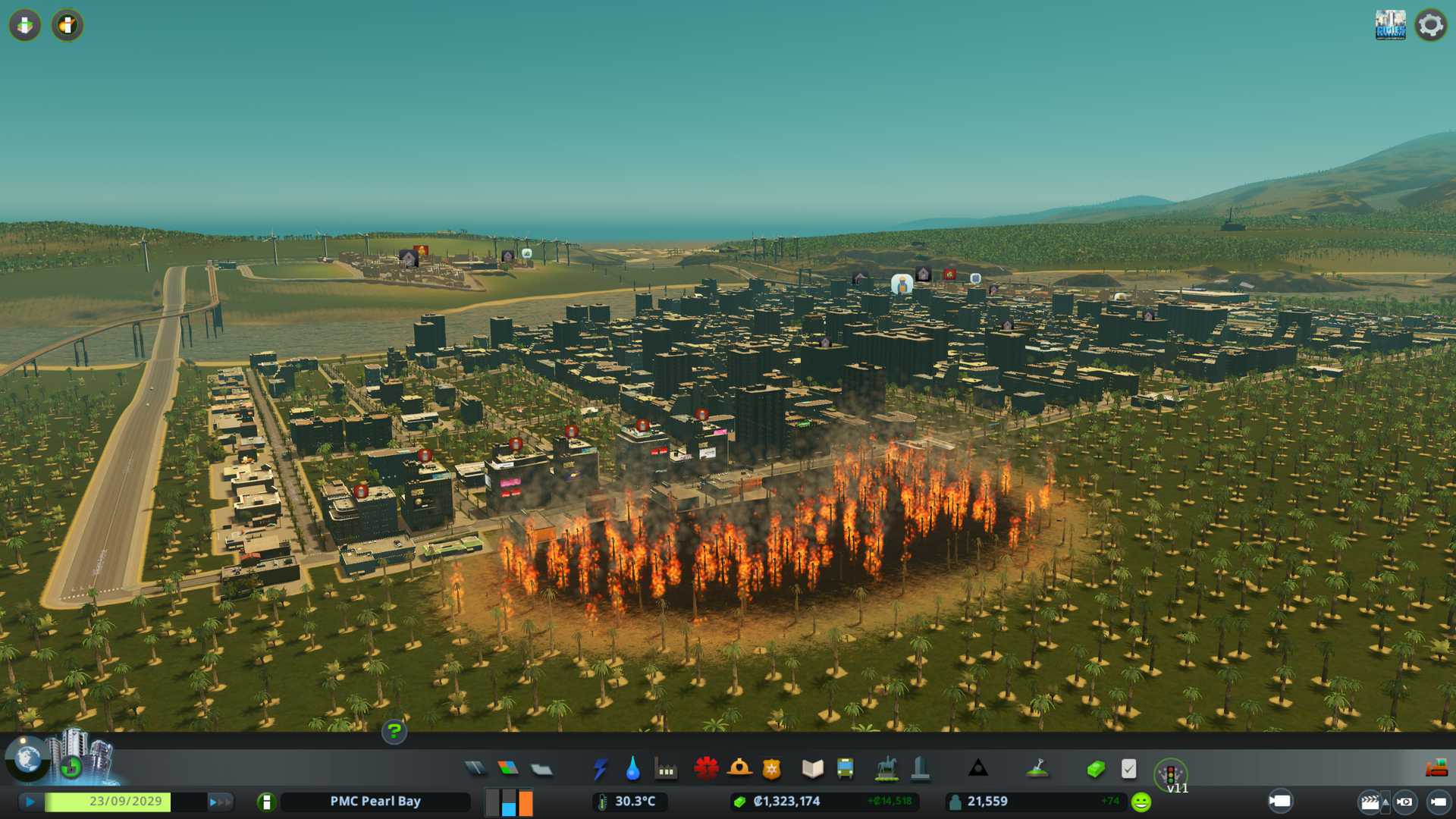Open the Roads build menu

(x=475, y=769)
